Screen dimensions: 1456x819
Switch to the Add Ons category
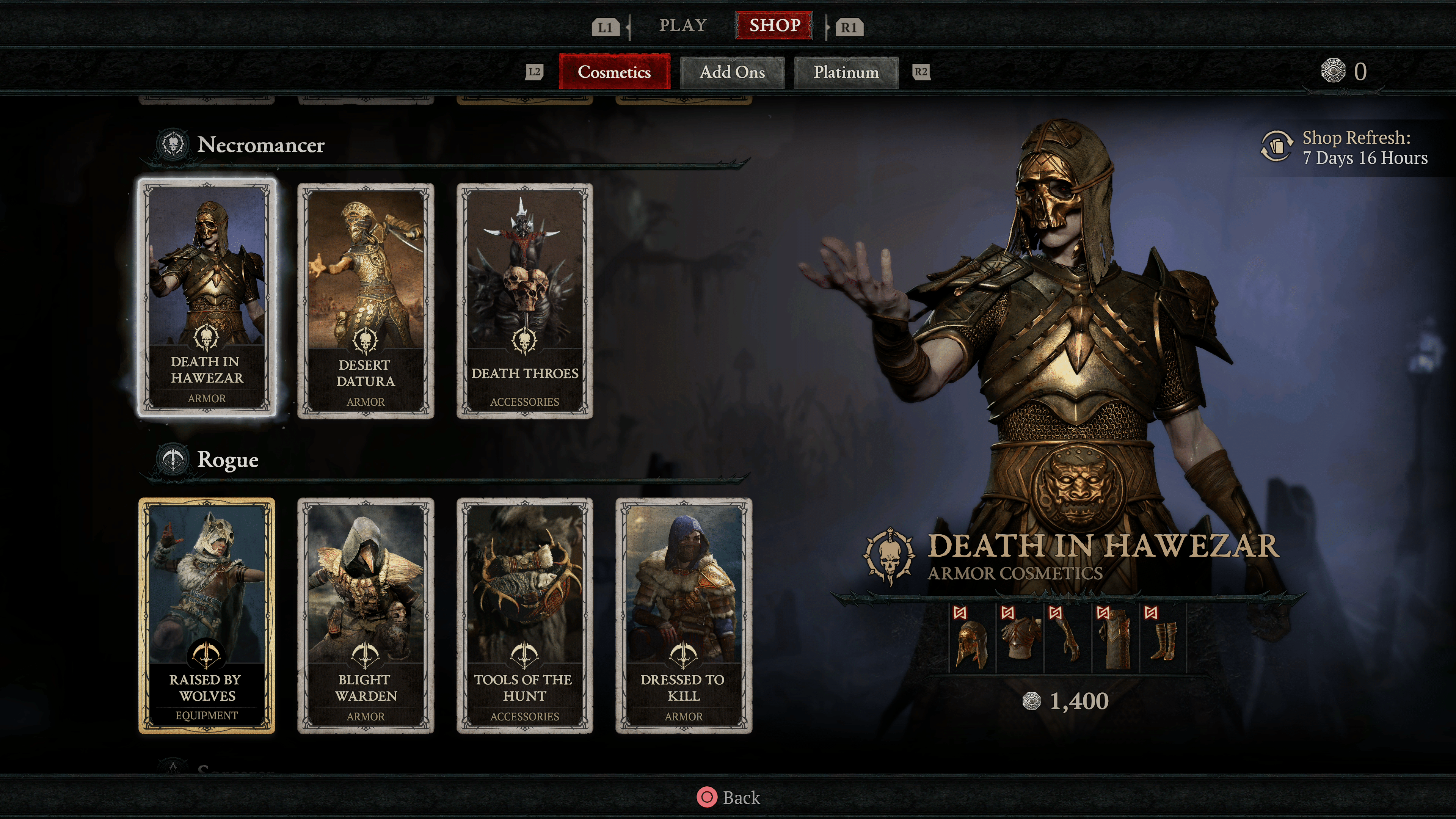732,72
